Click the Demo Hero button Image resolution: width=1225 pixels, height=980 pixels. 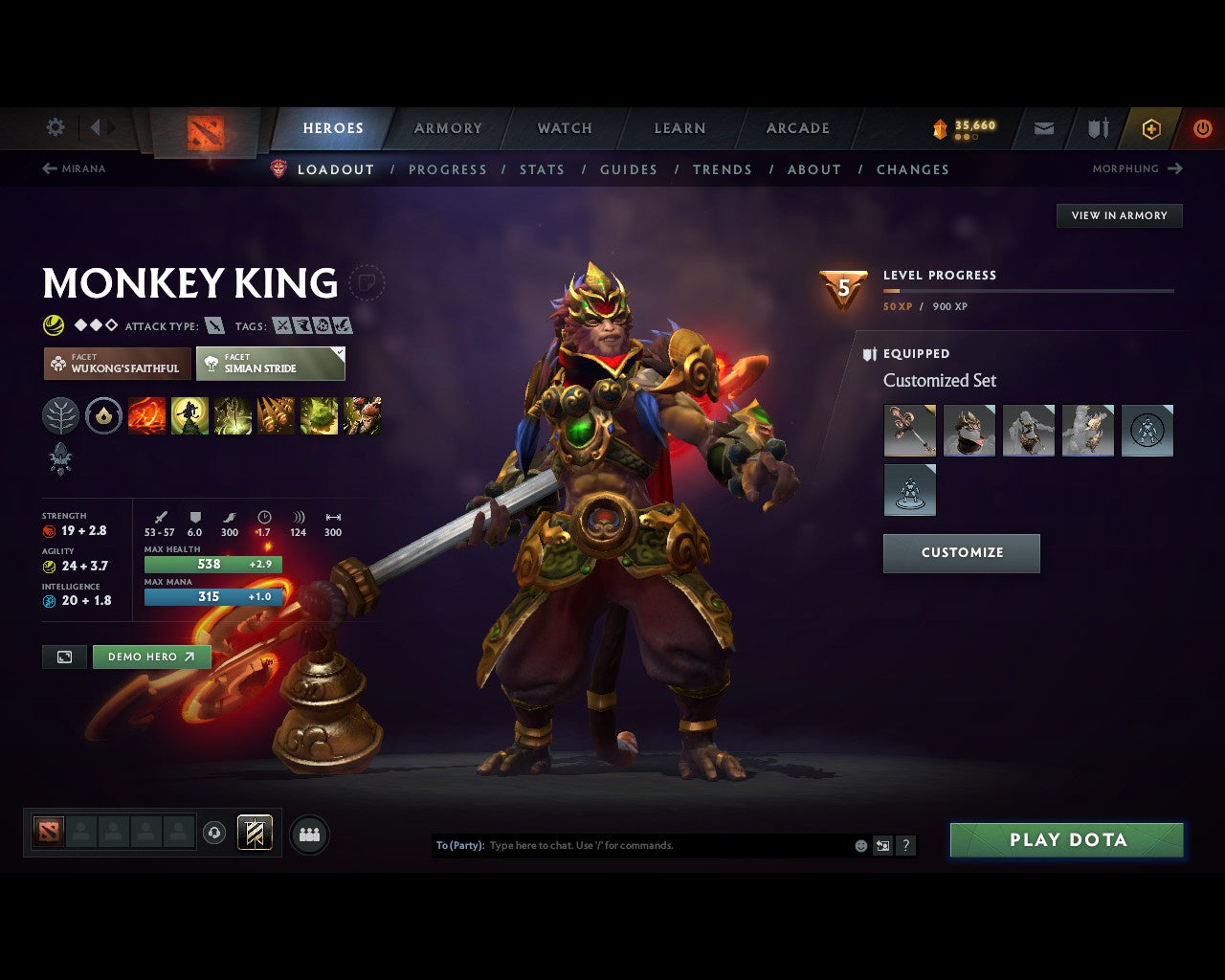[151, 657]
